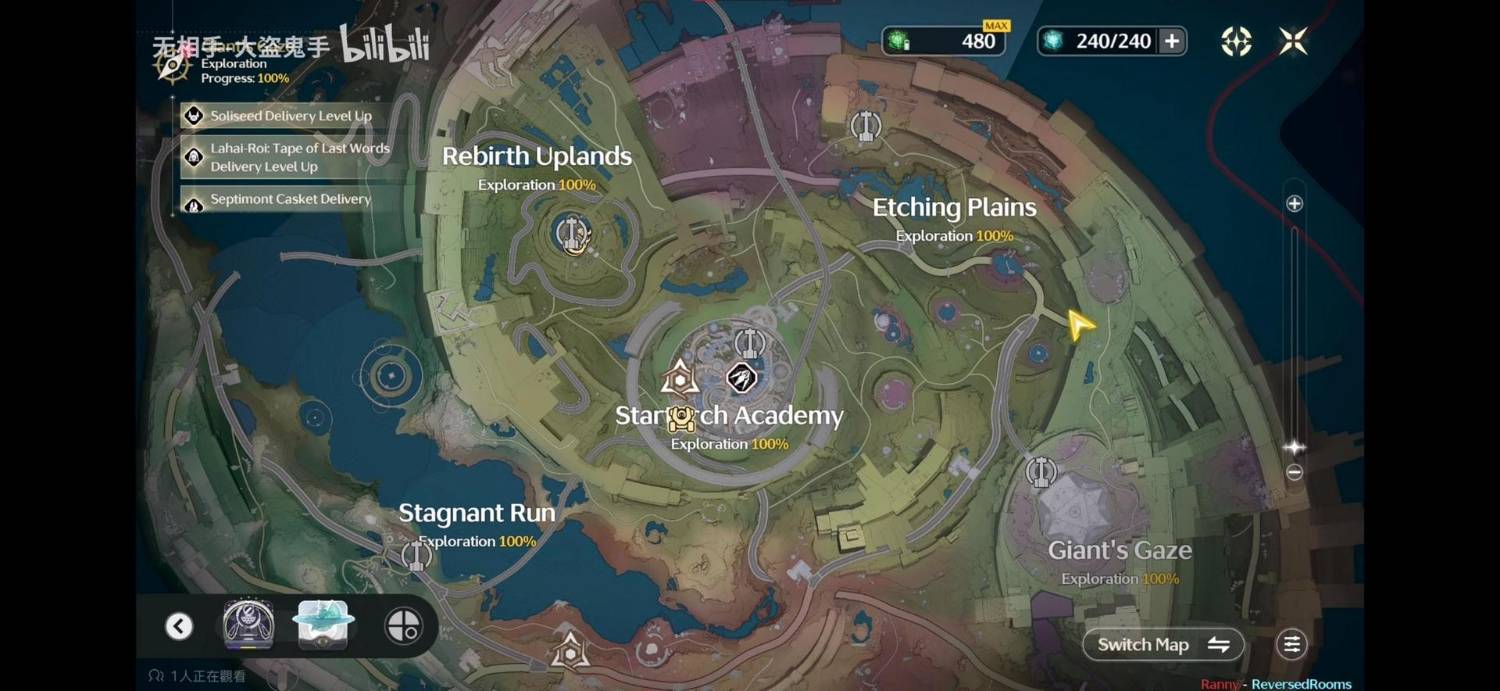Open the four-pointed star tracking icon

1236,41
